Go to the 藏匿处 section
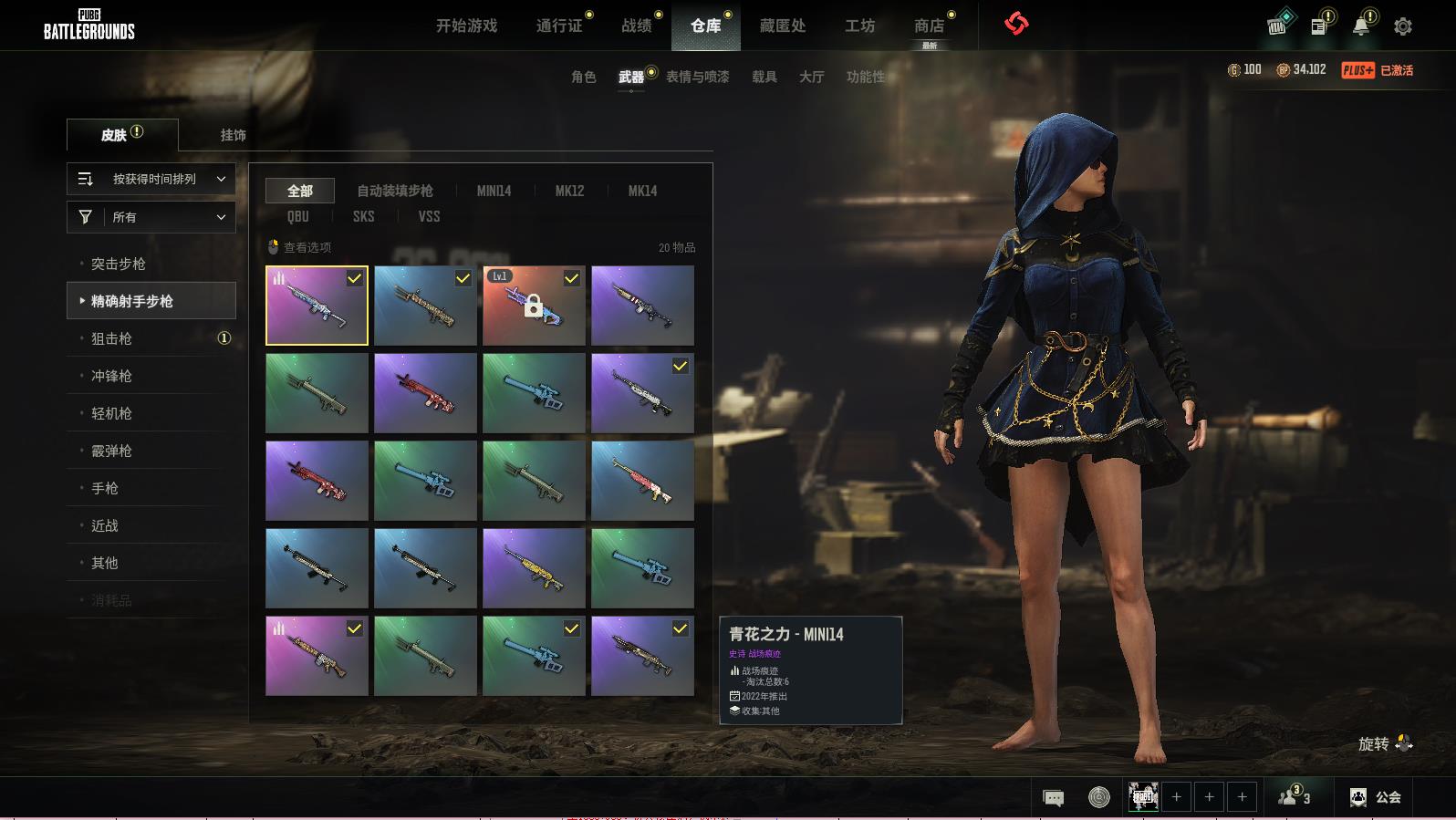The height and width of the screenshot is (820, 1456). click(782, 26)
